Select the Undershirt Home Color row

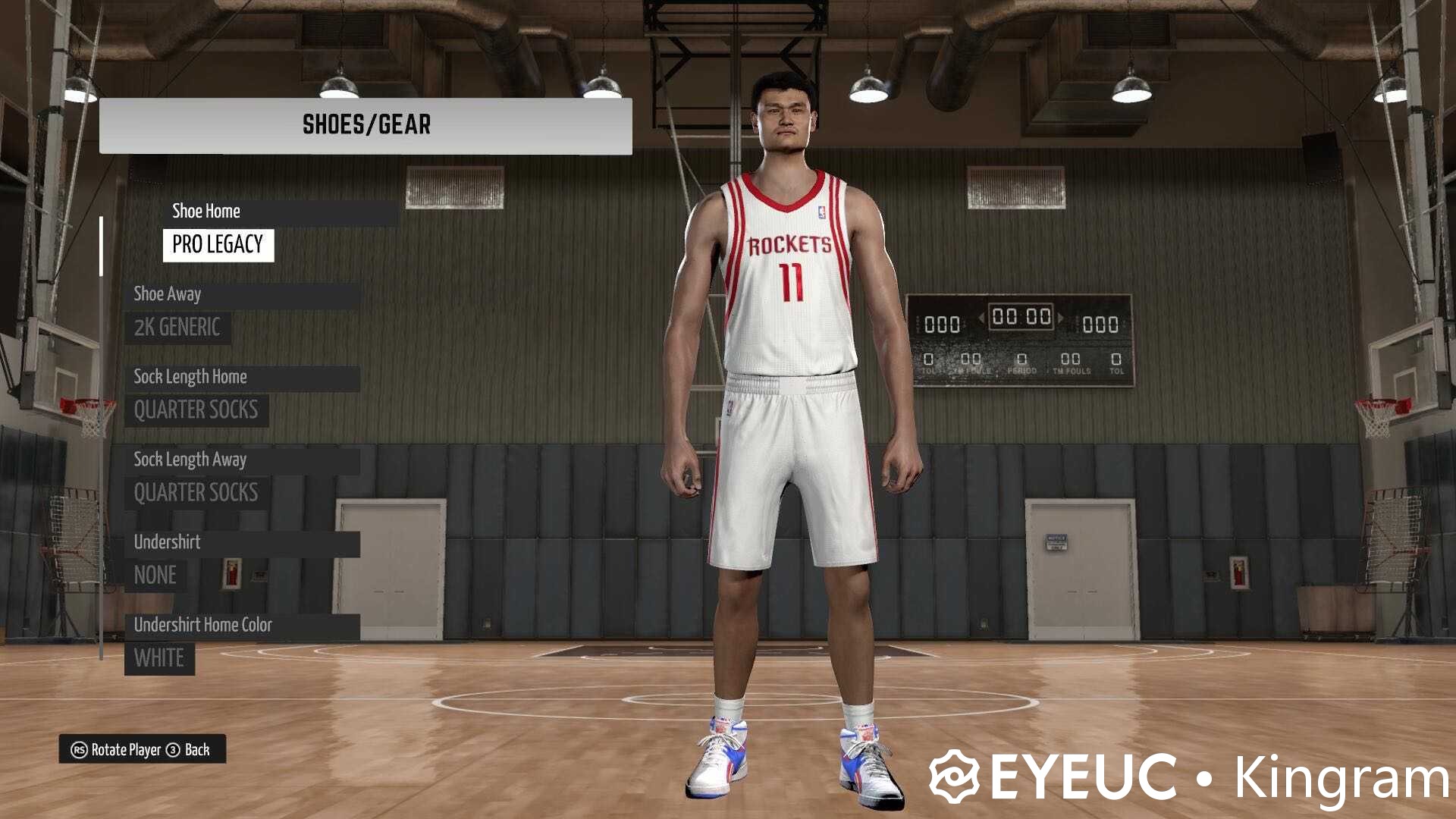[x=243, y=625]
